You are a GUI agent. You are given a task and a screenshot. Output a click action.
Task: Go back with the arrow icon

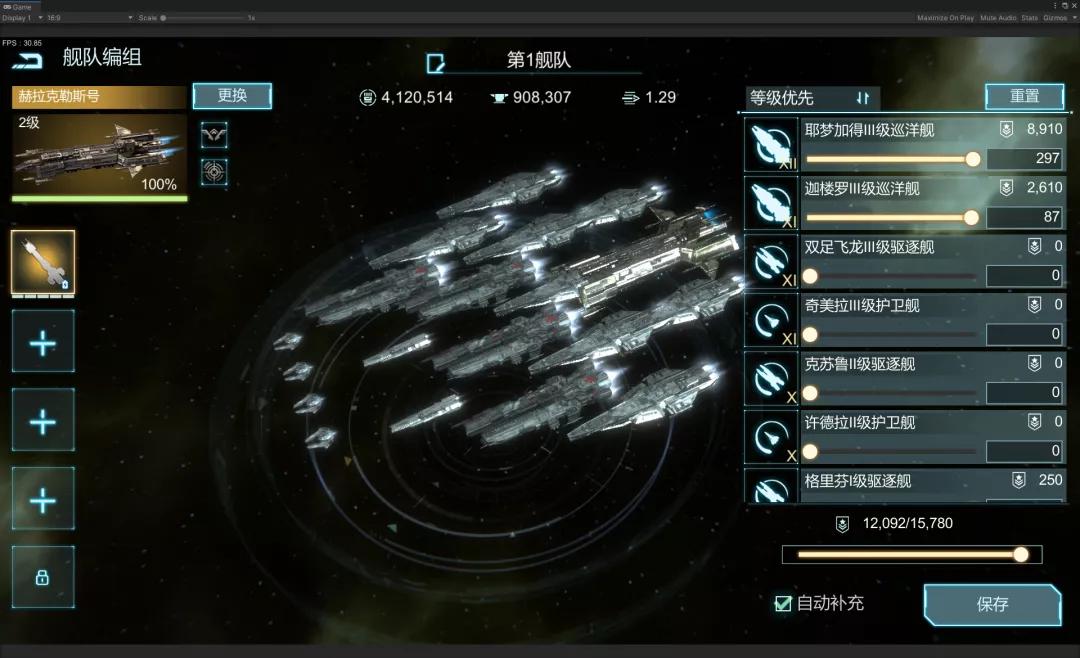click(29, 60)
